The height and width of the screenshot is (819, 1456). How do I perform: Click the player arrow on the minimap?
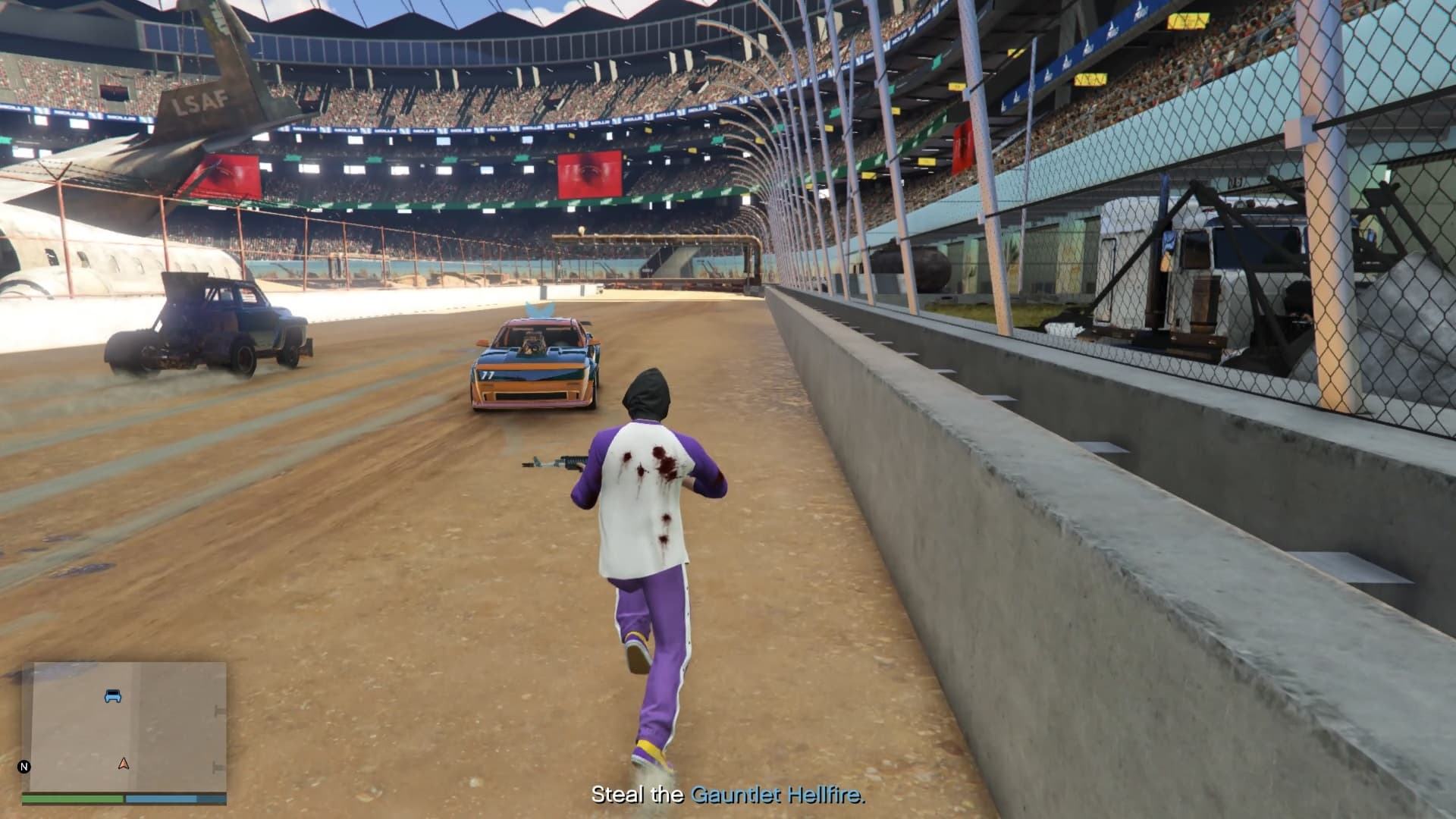point(124,763)
